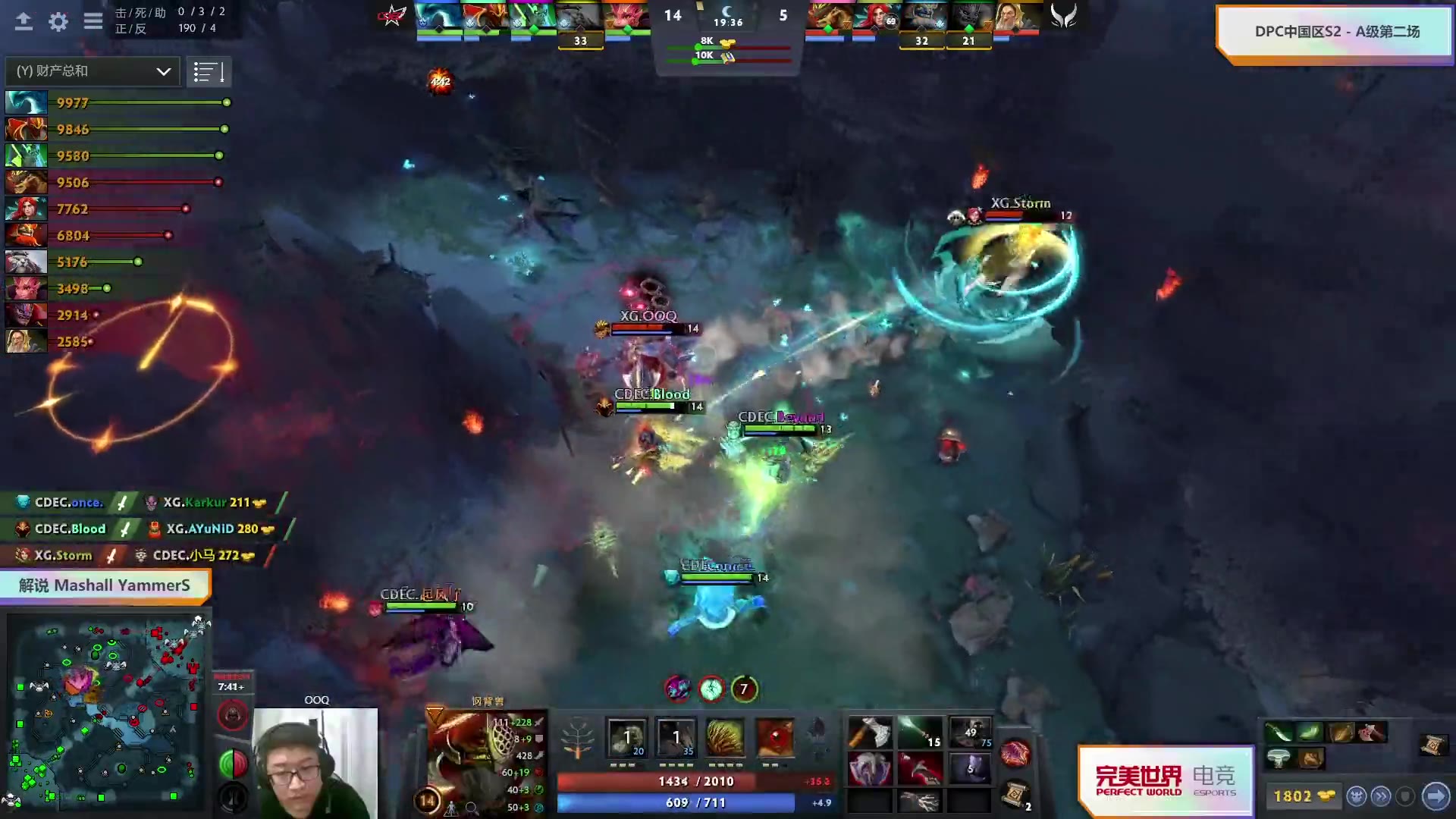Screen dimensions: 1456x819
Task: Click the share/upload icon top-left corner
Action: coord(24,22)
